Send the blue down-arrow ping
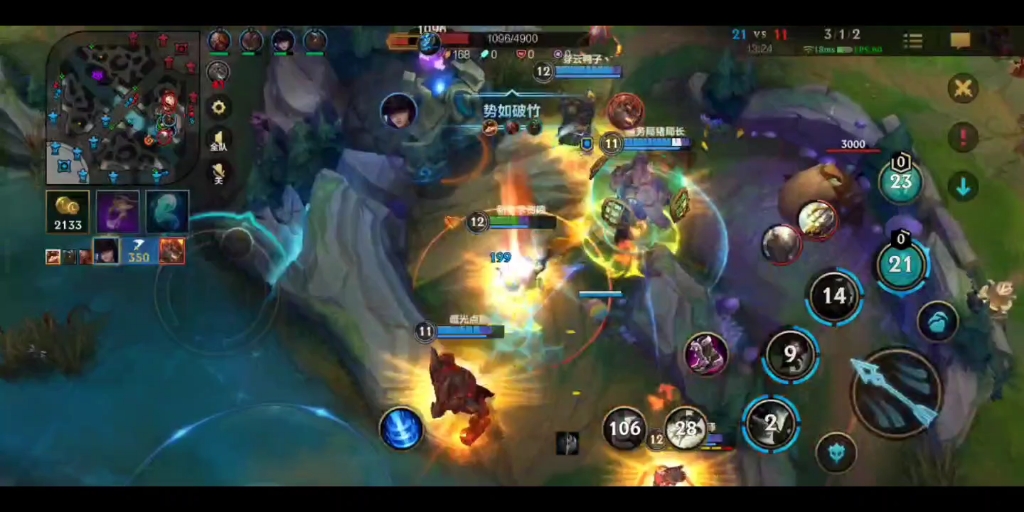The width and height of the screenshot is (1024, 512). pyautogui.click(x=962, y=186)
